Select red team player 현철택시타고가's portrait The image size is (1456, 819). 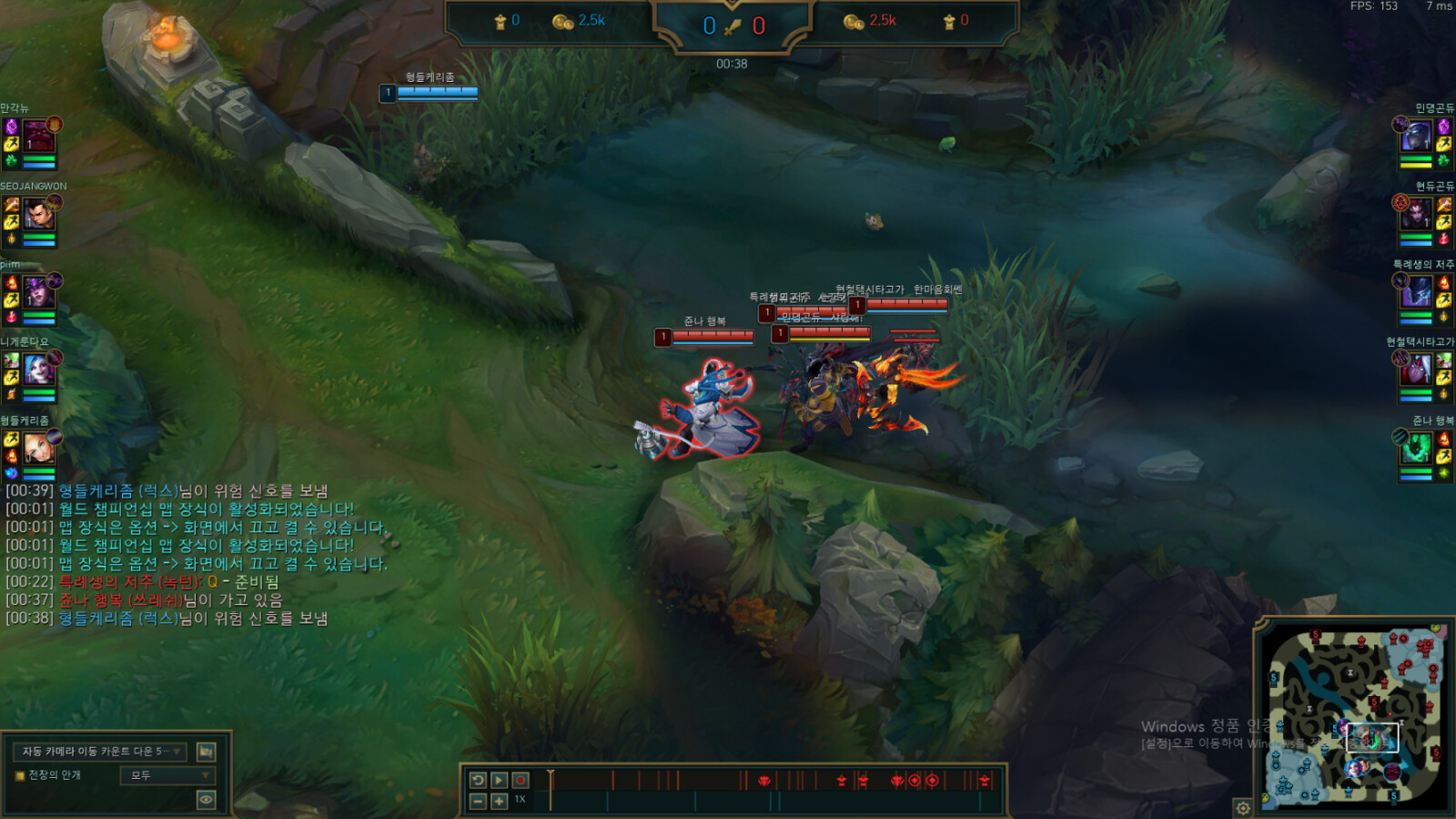point(1416,370)
